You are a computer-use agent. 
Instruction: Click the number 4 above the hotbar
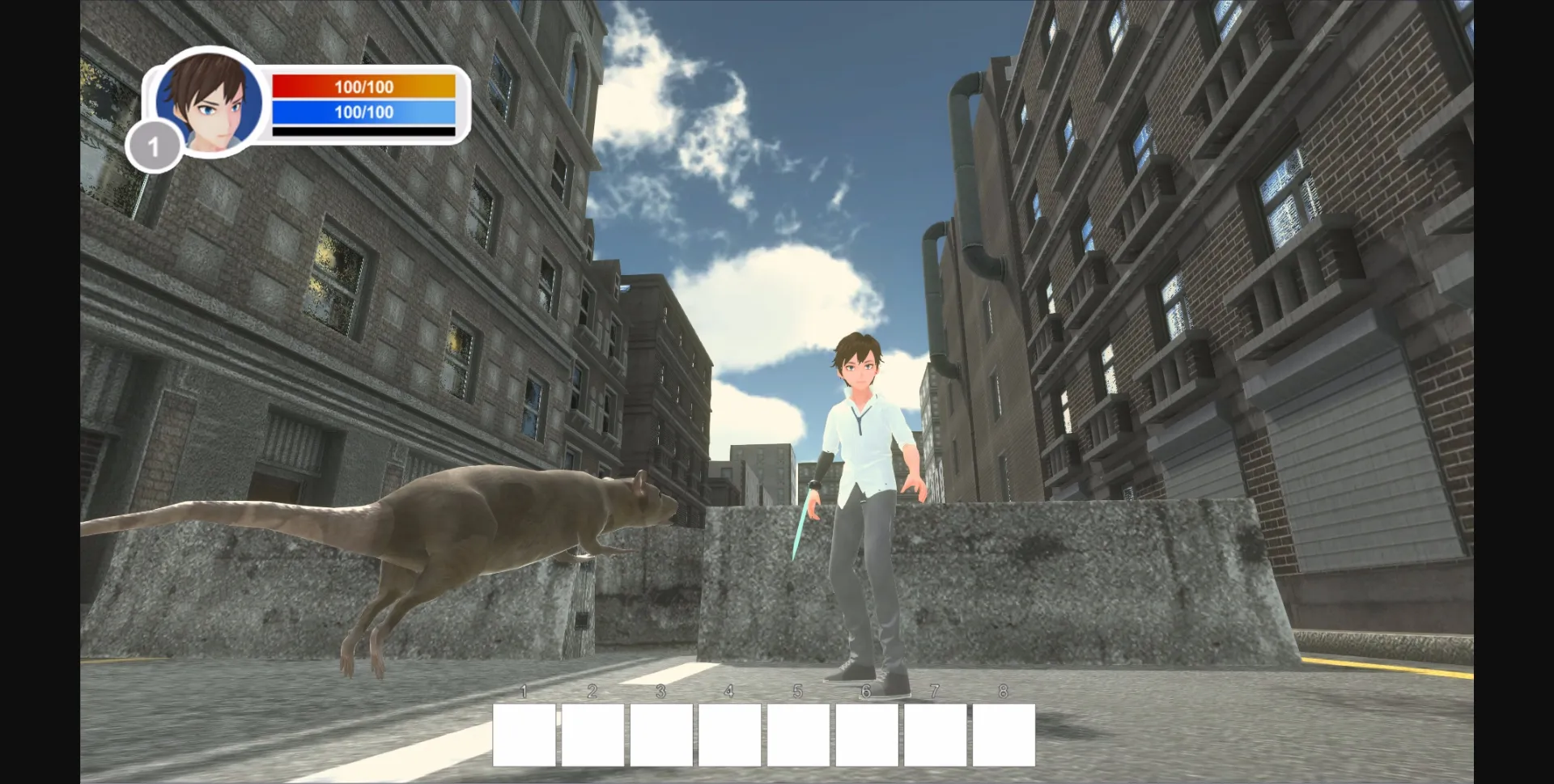pos(728,692)
